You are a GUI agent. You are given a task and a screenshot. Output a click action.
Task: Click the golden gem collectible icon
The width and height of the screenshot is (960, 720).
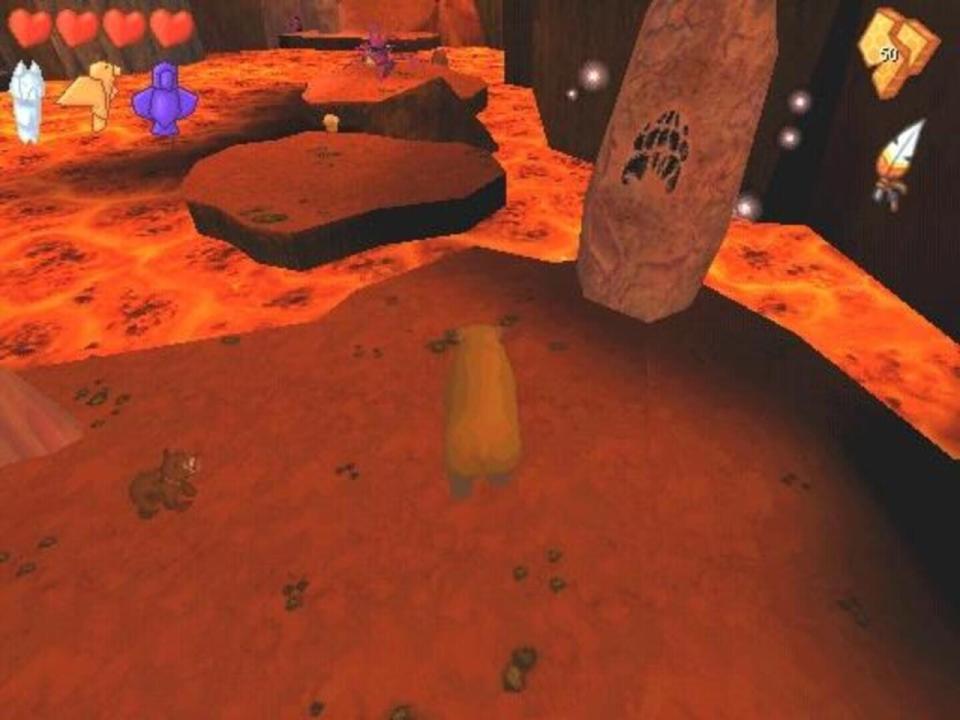(897, 53)
